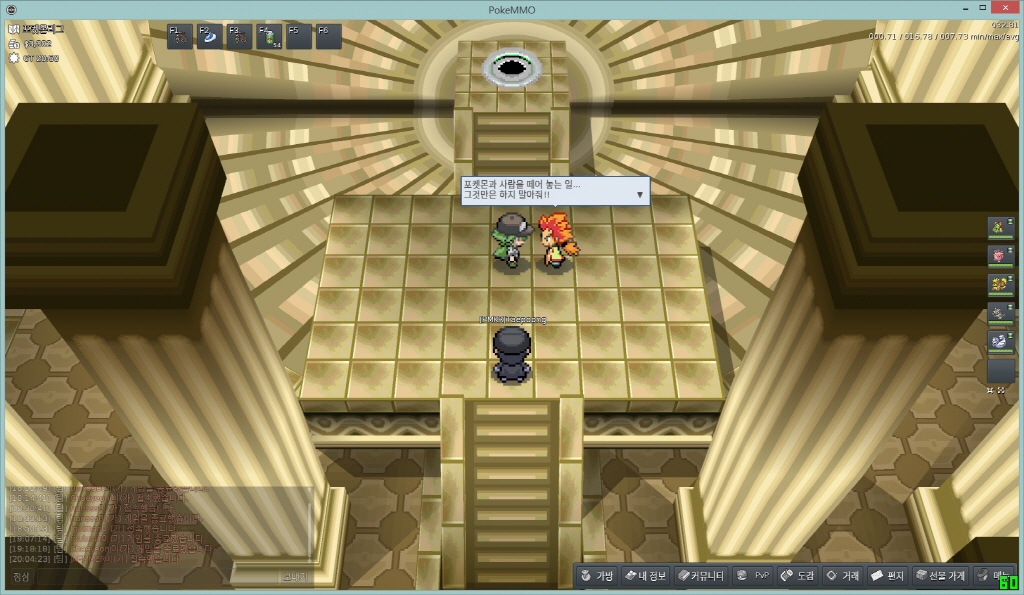
Task: Click the chat input field
Action: (150, 577)
